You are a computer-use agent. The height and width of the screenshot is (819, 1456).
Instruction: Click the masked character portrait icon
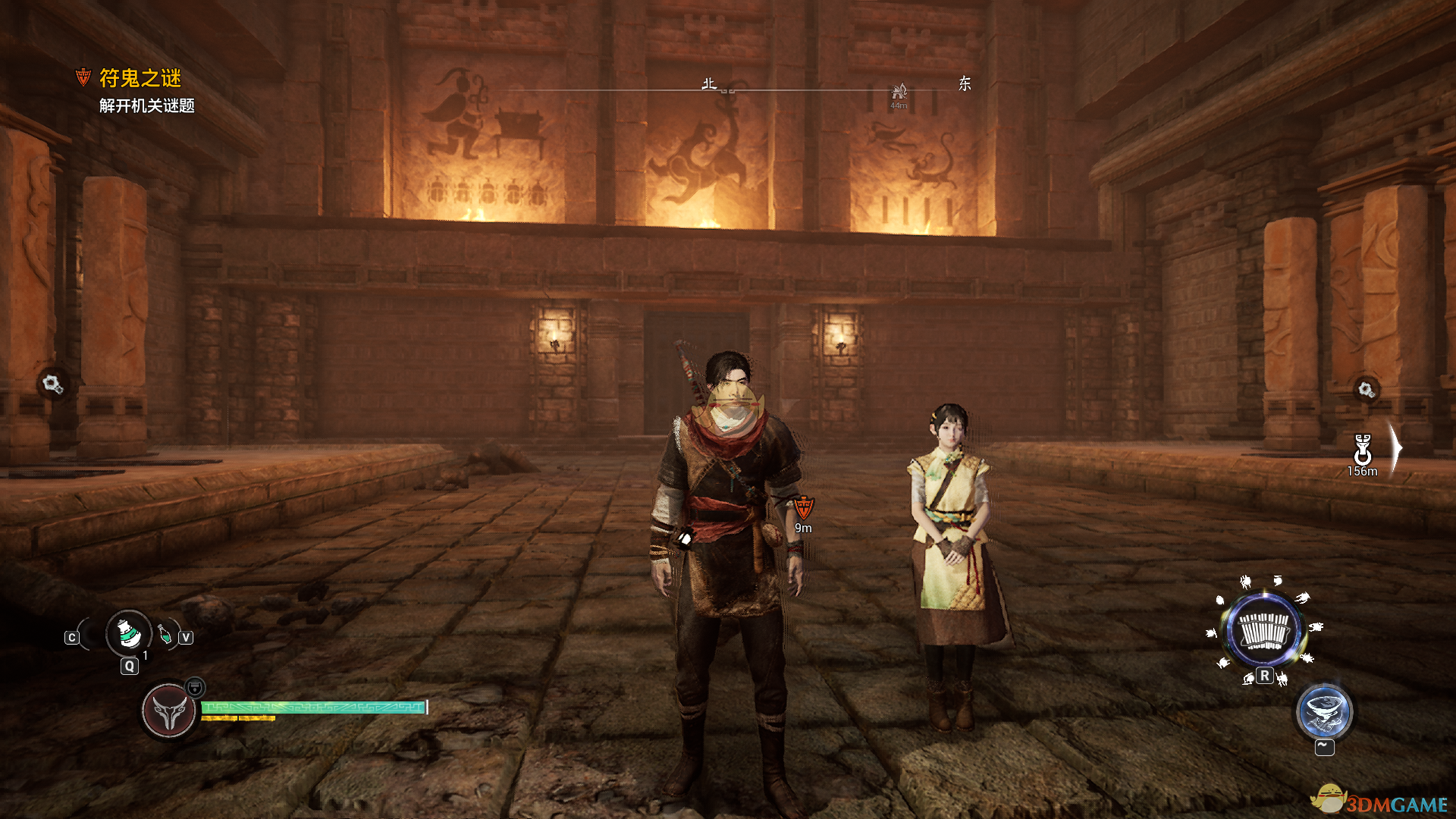click(168, 711)
